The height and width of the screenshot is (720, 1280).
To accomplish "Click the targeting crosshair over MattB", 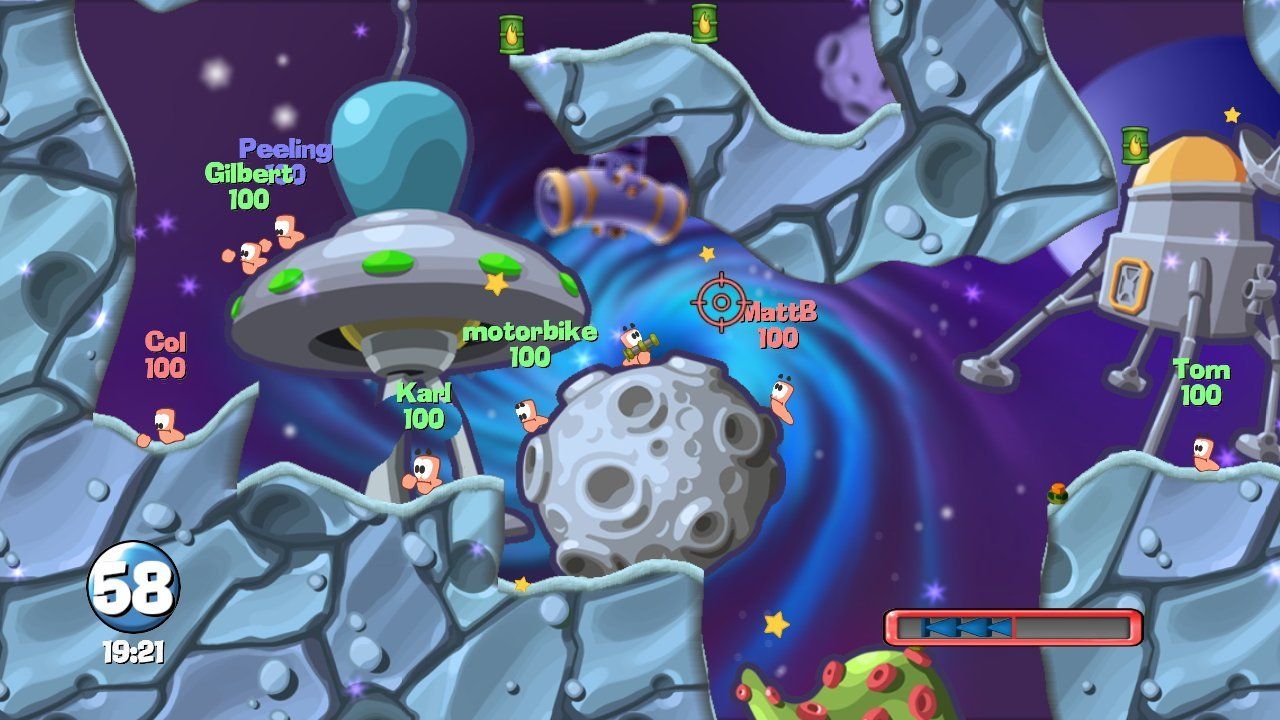I will (719, 302).
